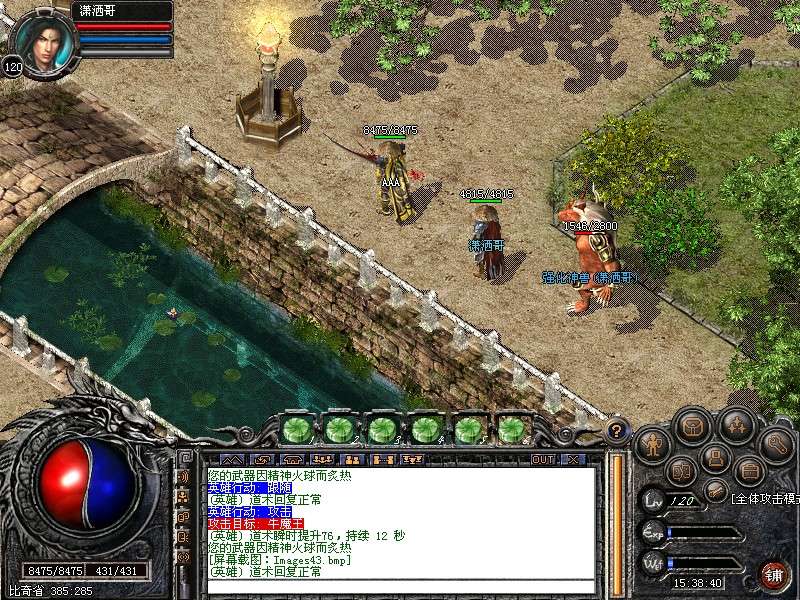Toggle the 全体攻击模式 attack mode label
Screen dimensions: 800x600
[x=764, y=498]
